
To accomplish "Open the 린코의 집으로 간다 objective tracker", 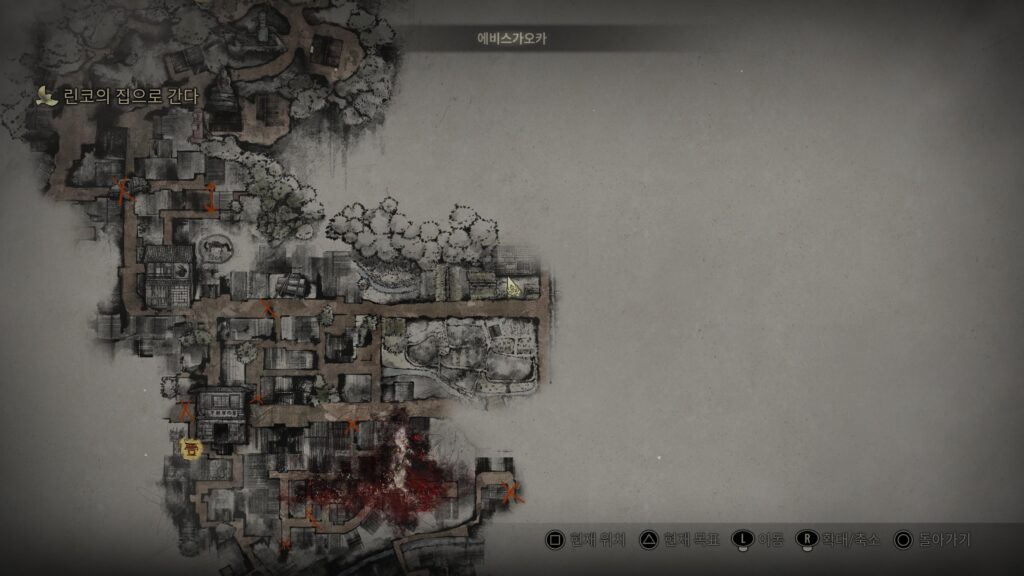I will 118,97.
